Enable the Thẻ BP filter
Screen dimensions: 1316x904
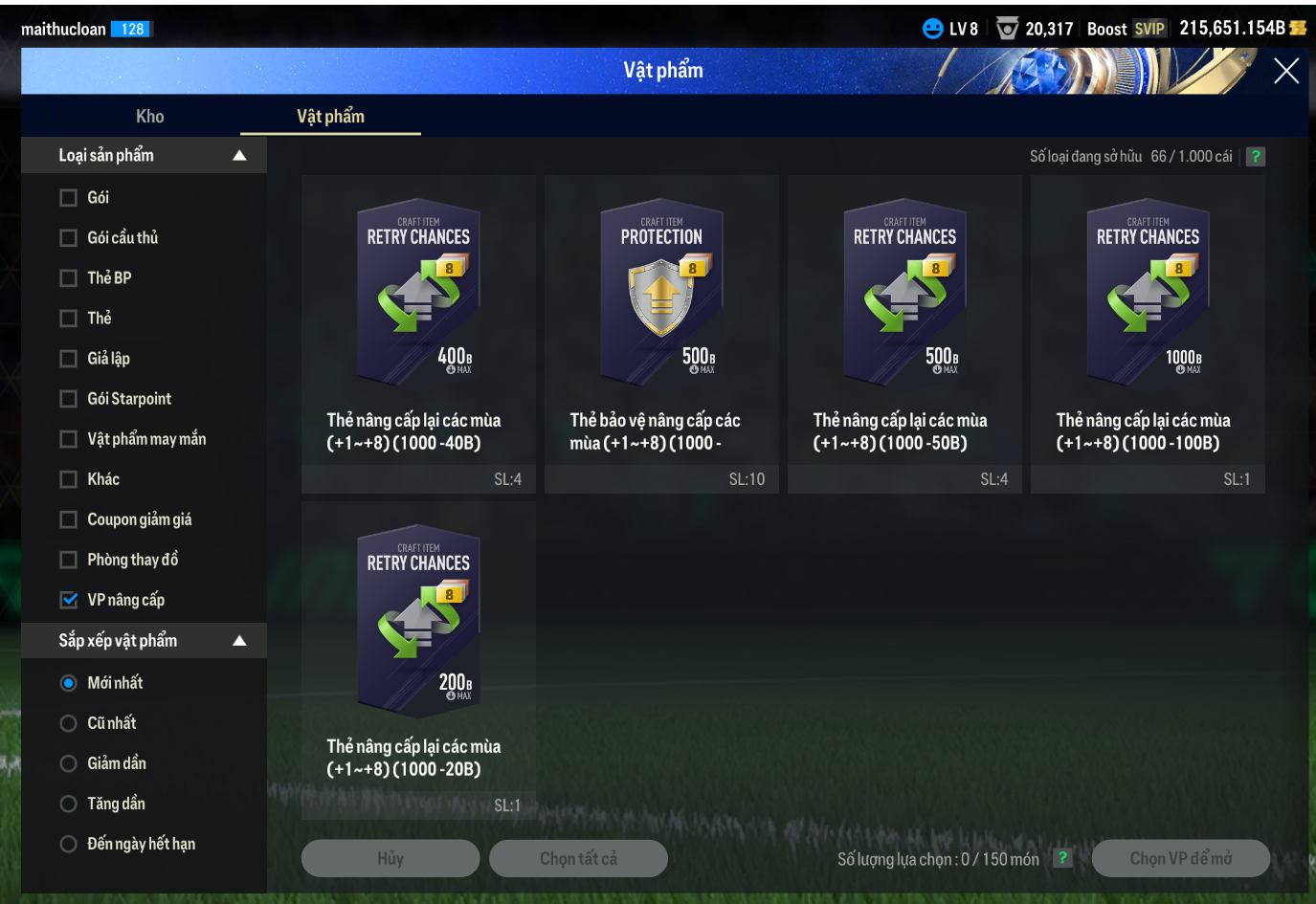[69, 278]
